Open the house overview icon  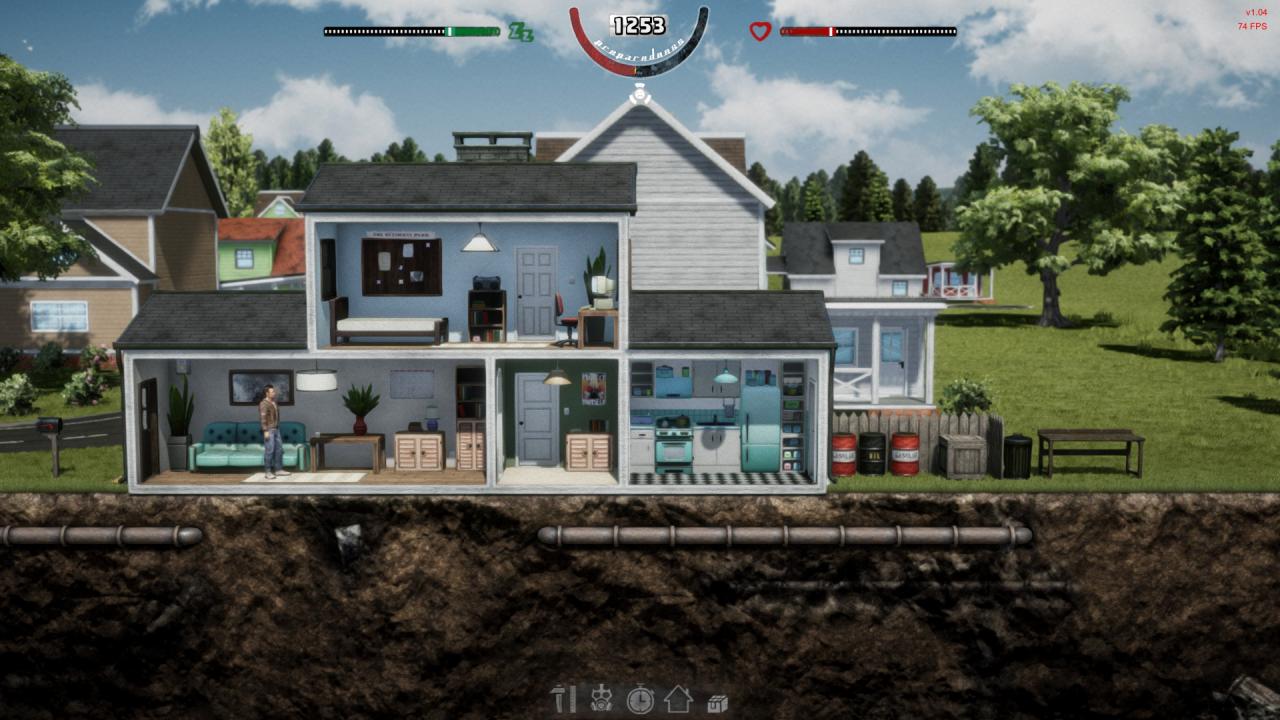click(x=677, y=700)
